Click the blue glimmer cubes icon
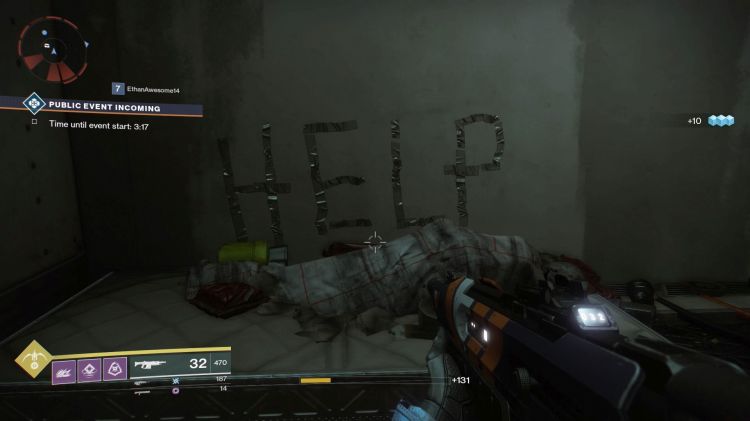 [x=721, y=121]
